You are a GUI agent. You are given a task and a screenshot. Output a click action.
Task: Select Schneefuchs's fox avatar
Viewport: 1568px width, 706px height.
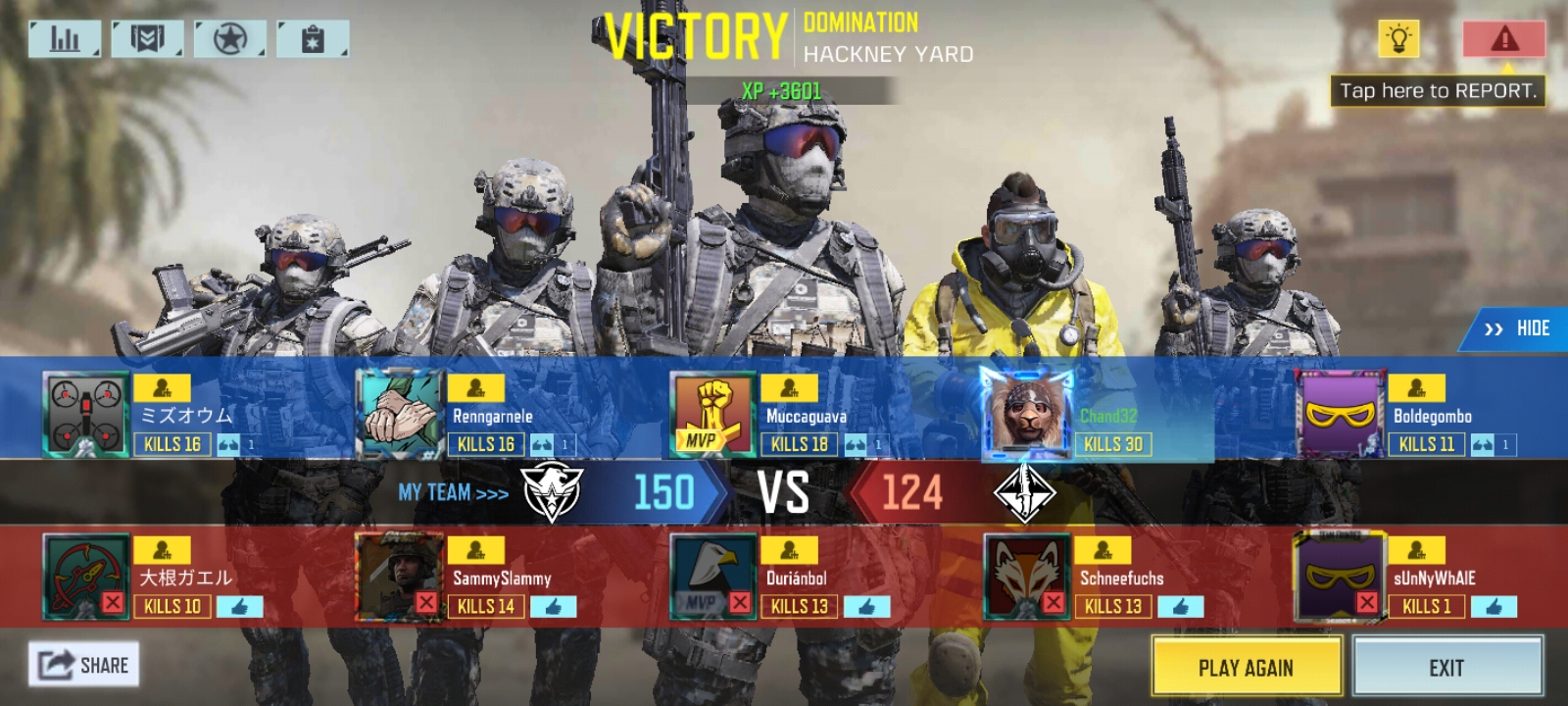point(1026,577)
